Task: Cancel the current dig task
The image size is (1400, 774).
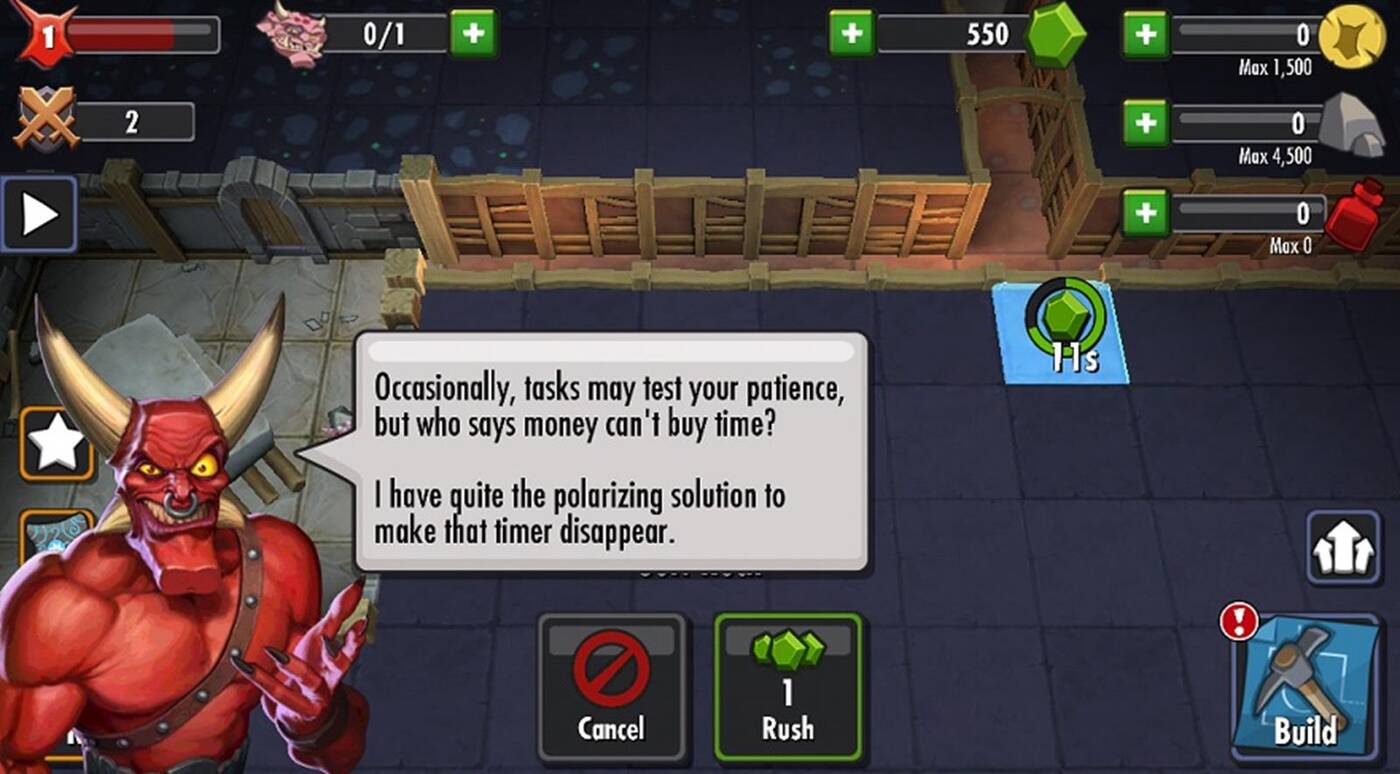Action: (611, 688)
